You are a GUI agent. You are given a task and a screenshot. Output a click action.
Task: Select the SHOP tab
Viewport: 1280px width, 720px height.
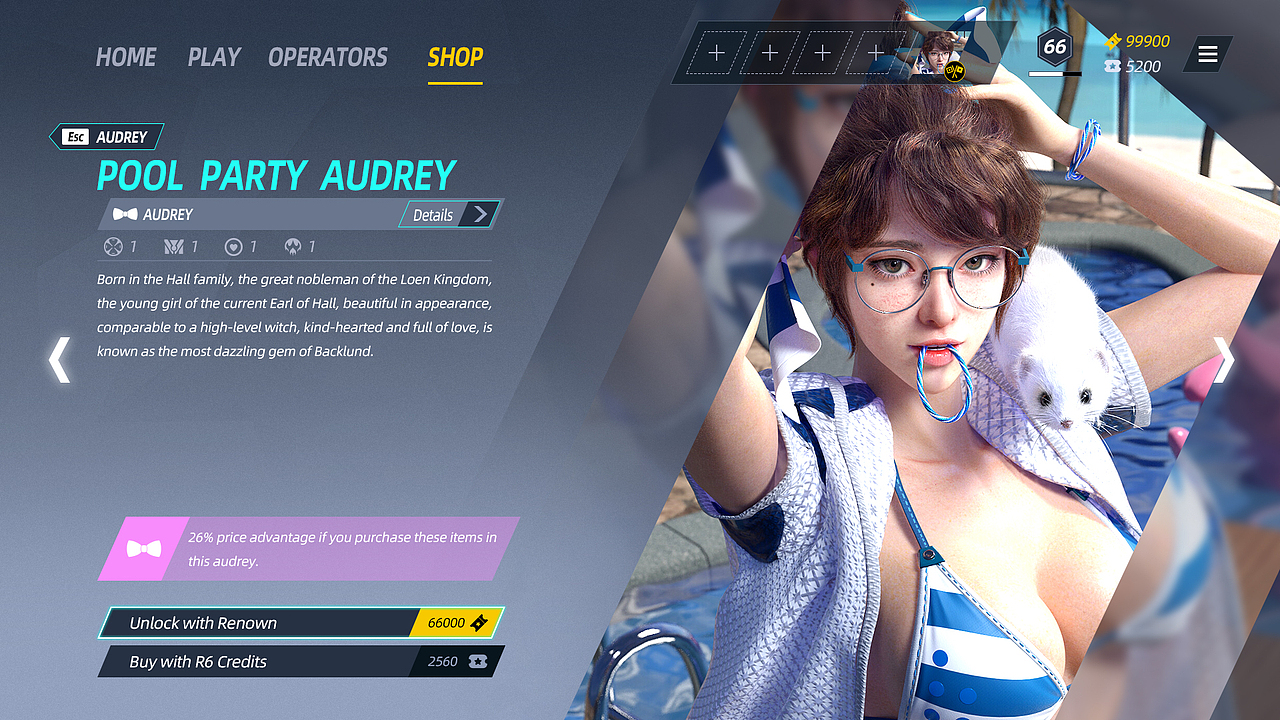coord(455,58)
